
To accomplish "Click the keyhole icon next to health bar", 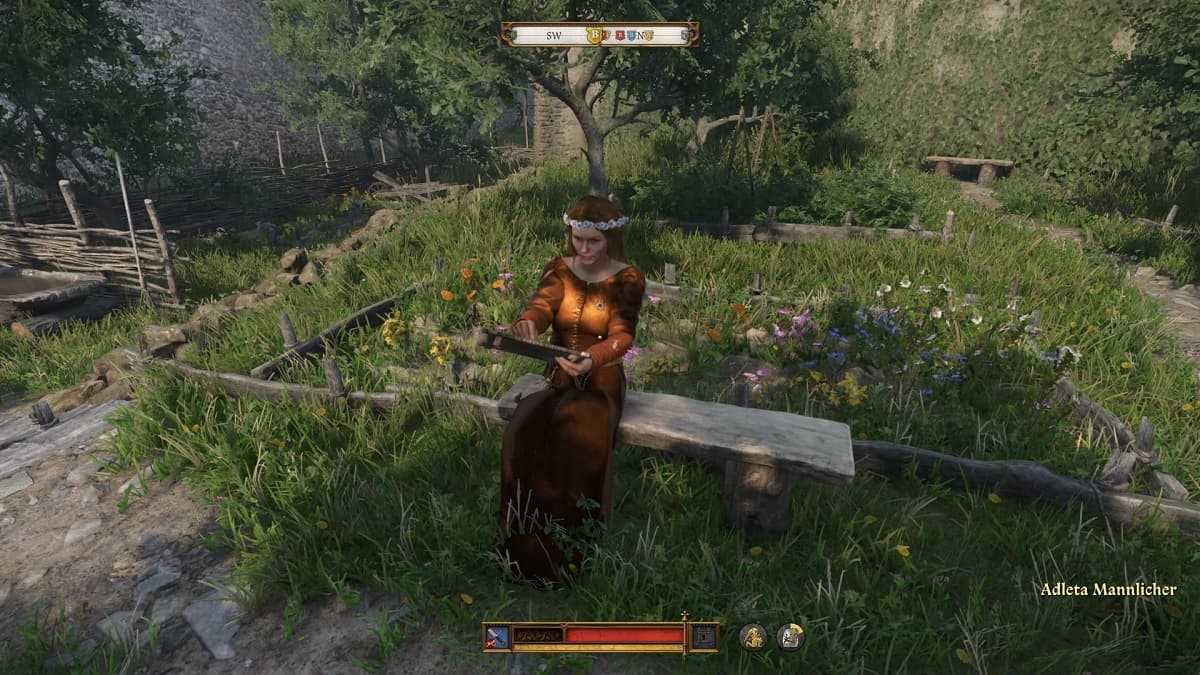I will coord(704,636).
